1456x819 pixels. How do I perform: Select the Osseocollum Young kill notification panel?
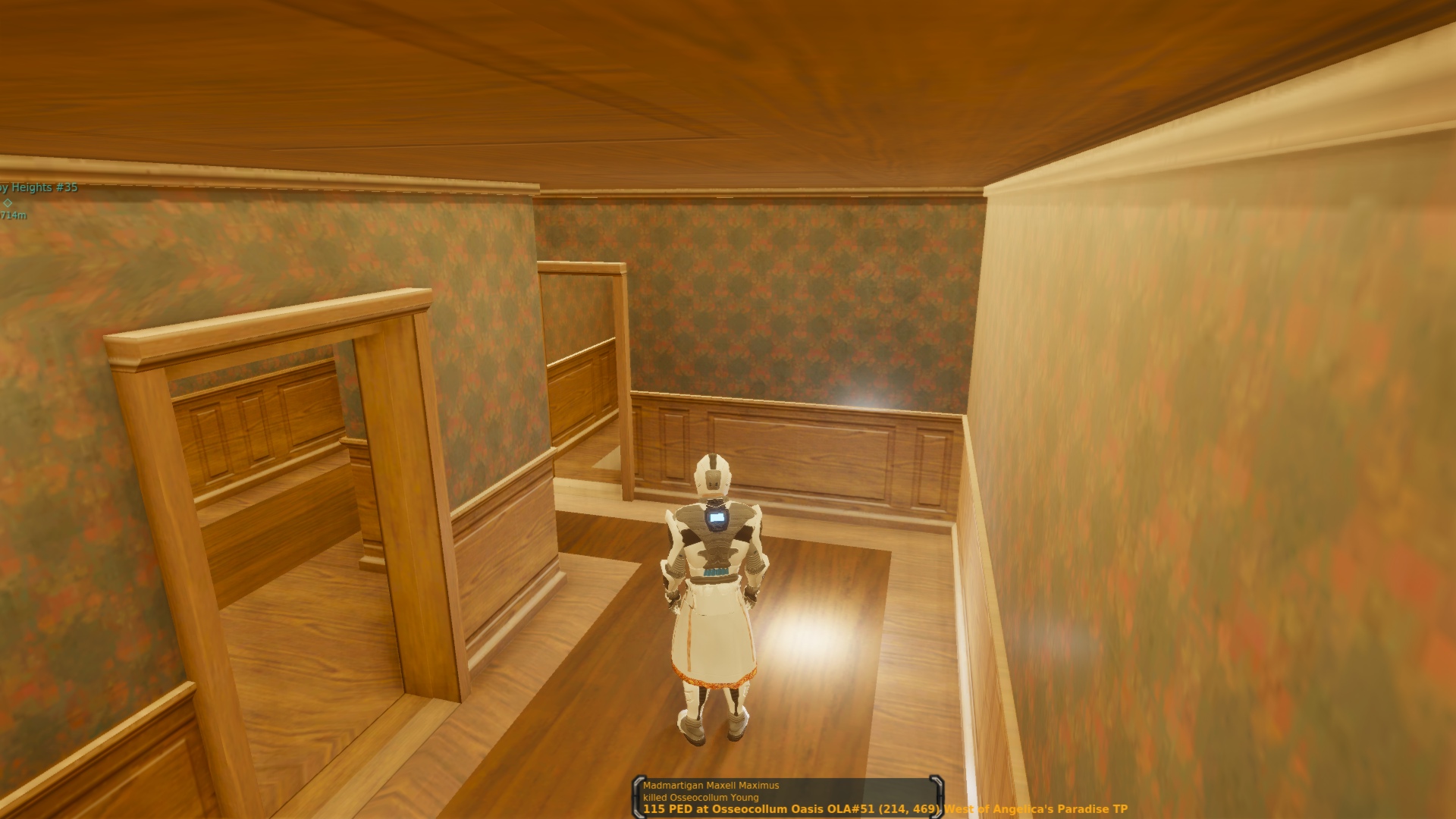coord(787,797)
